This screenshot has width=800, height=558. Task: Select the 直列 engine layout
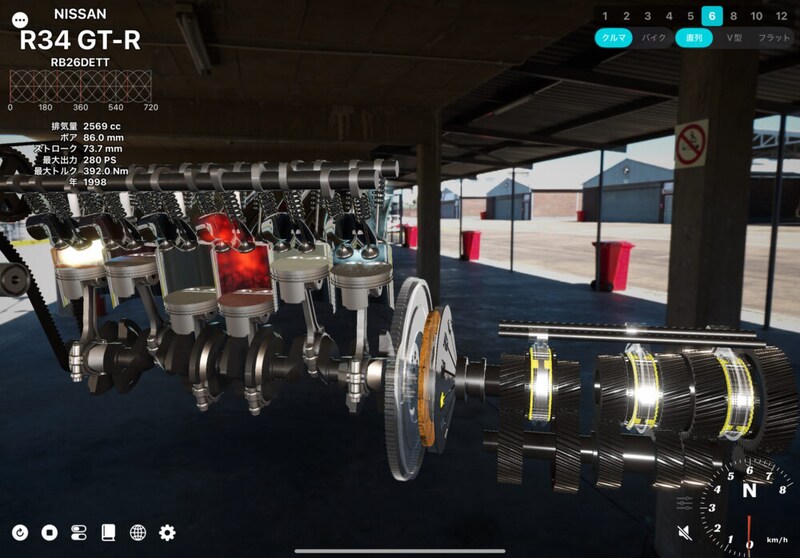pos(692,38)
